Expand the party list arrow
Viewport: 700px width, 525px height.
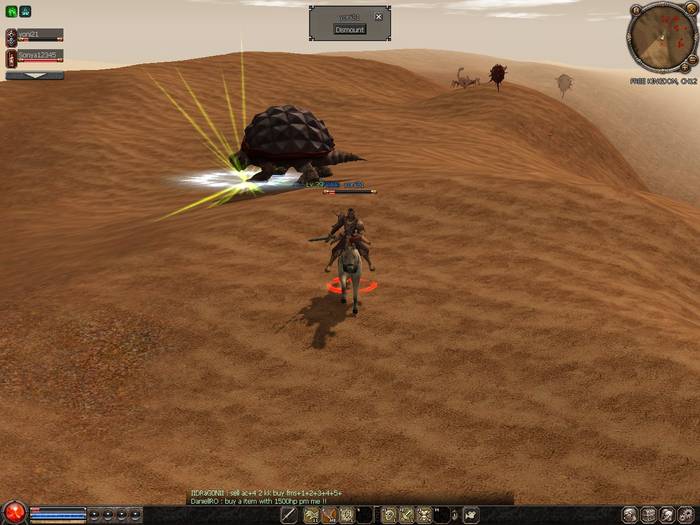pos(34,75)
